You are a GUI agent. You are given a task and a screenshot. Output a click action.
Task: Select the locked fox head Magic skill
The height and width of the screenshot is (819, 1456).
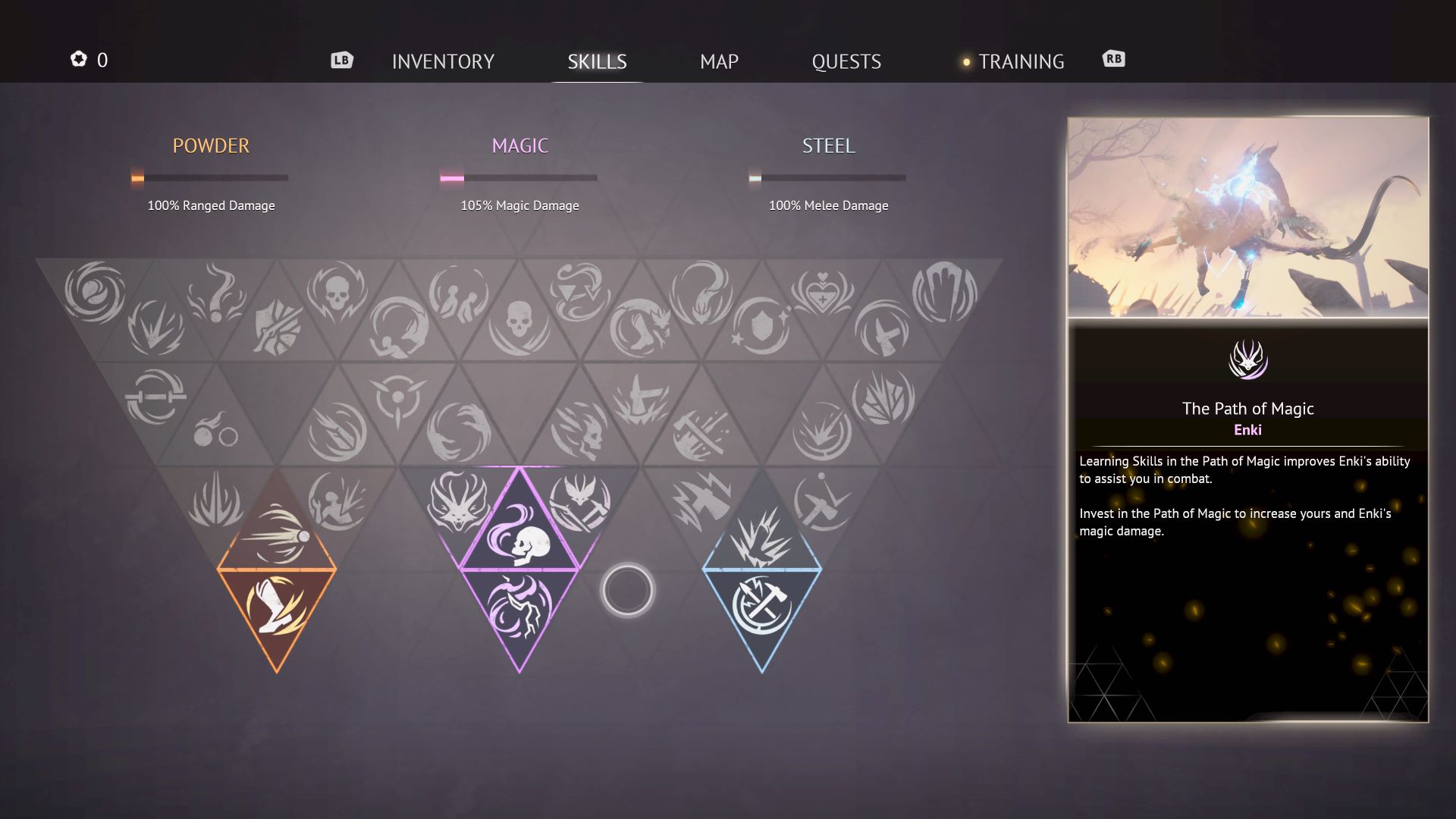(x=457, y=500)
